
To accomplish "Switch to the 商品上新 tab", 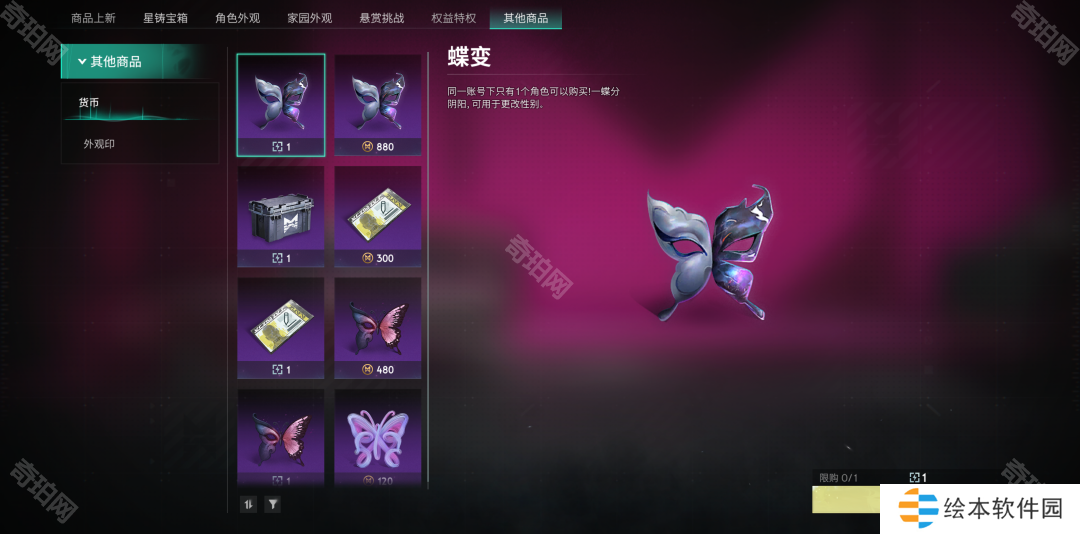I will click(95, 18).
